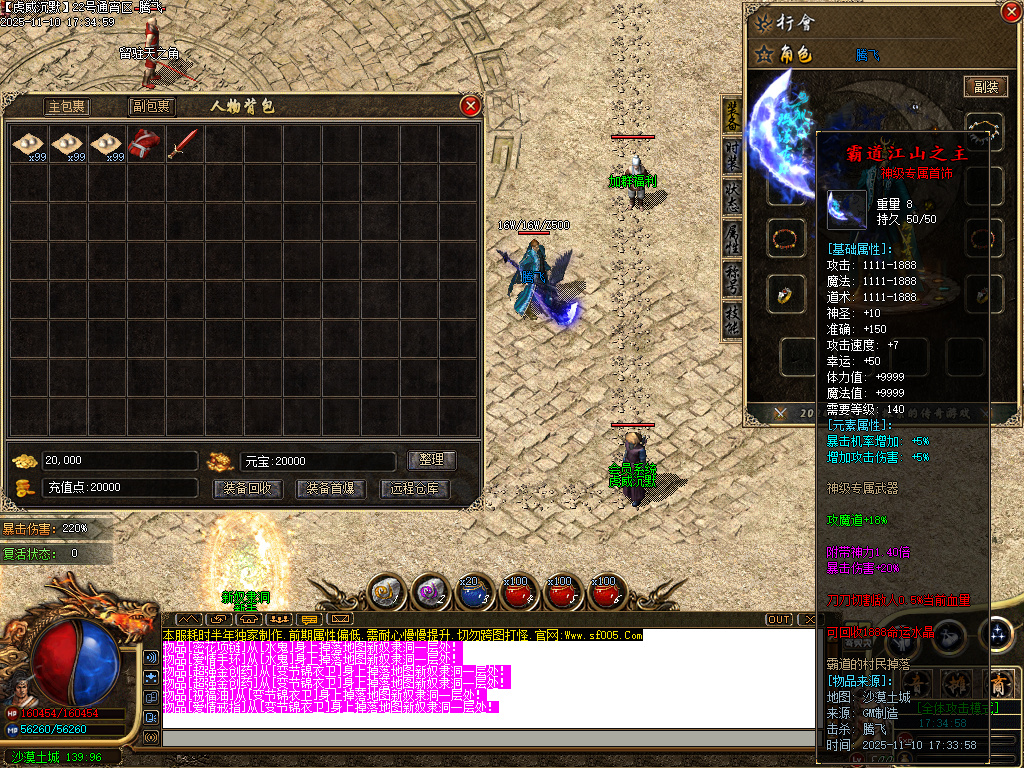This screenshot has height=768, width=1024.
Task: Open the 远程仓库 remote warehouse
Action: coord(415,489)
